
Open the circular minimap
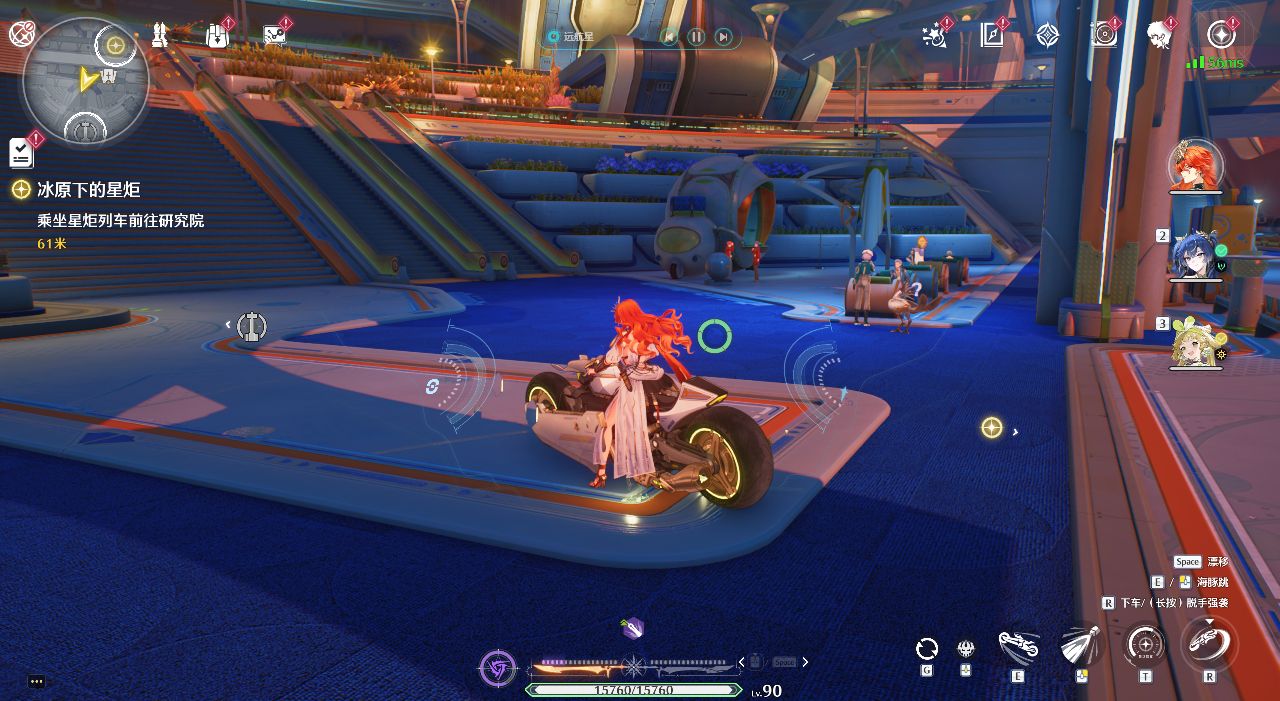[85, 80]
